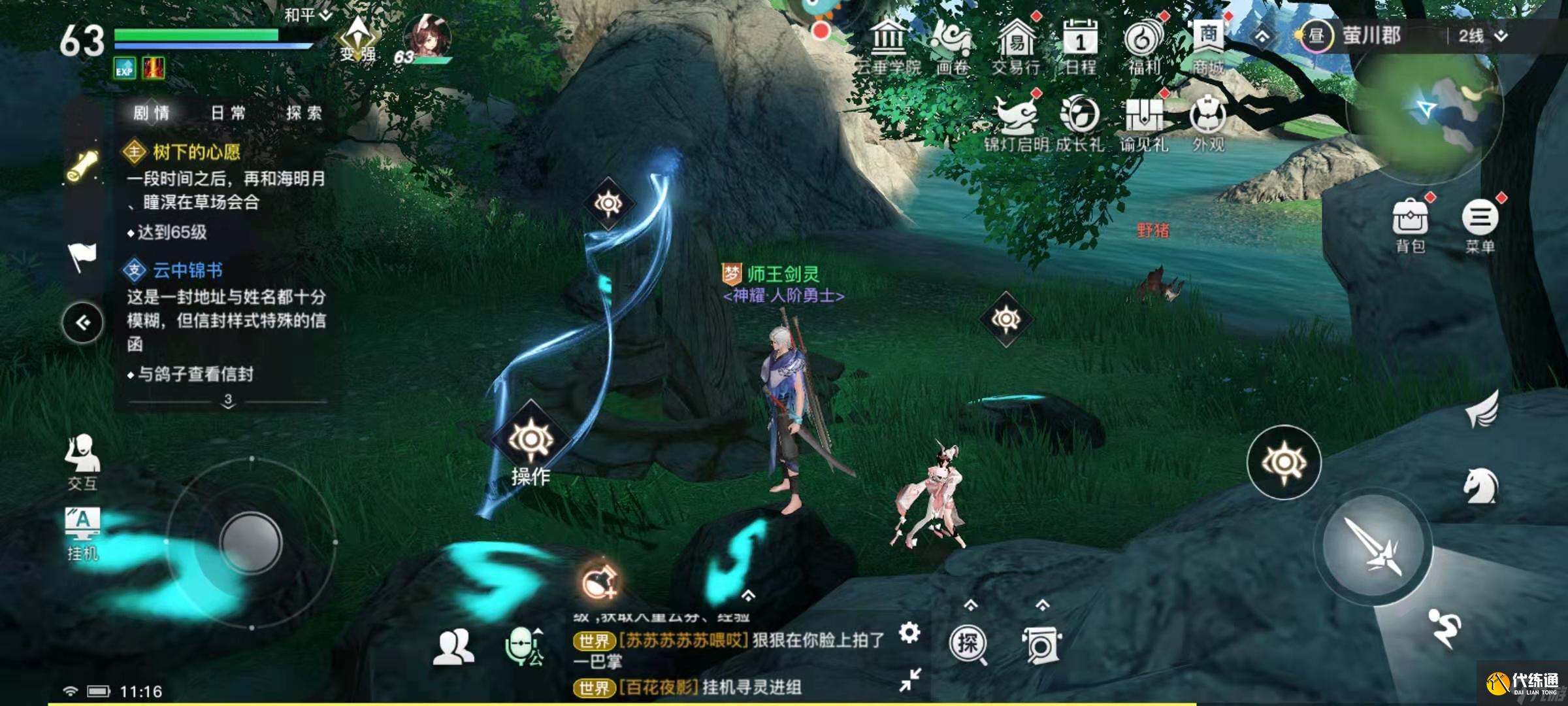This screenshot has width=1568, height=706.
Task: Open the 日程 schedule calendar
Action: click(x=1080, y=46)
